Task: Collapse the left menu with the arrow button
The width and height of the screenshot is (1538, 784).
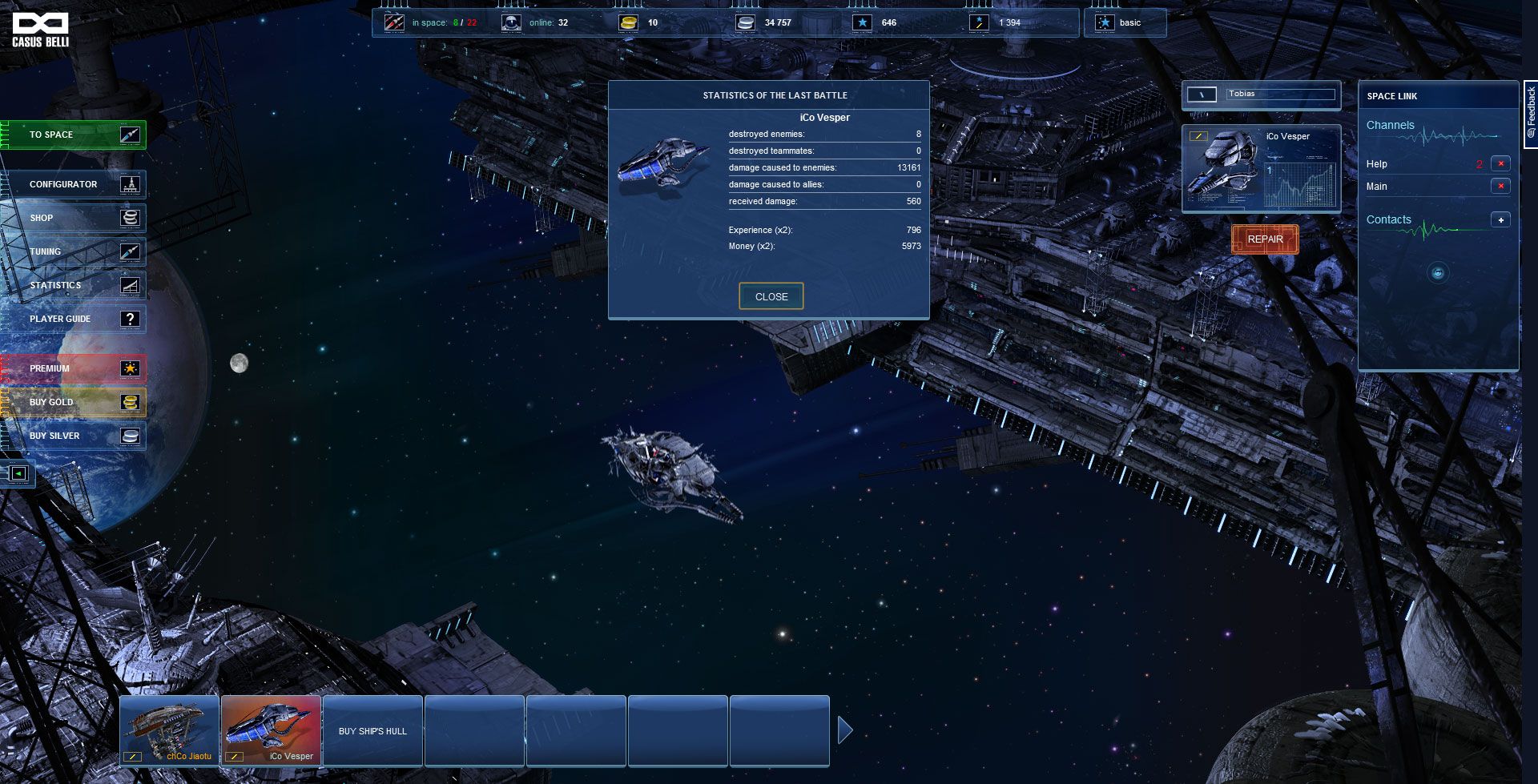Action: (x=18, y=473)
